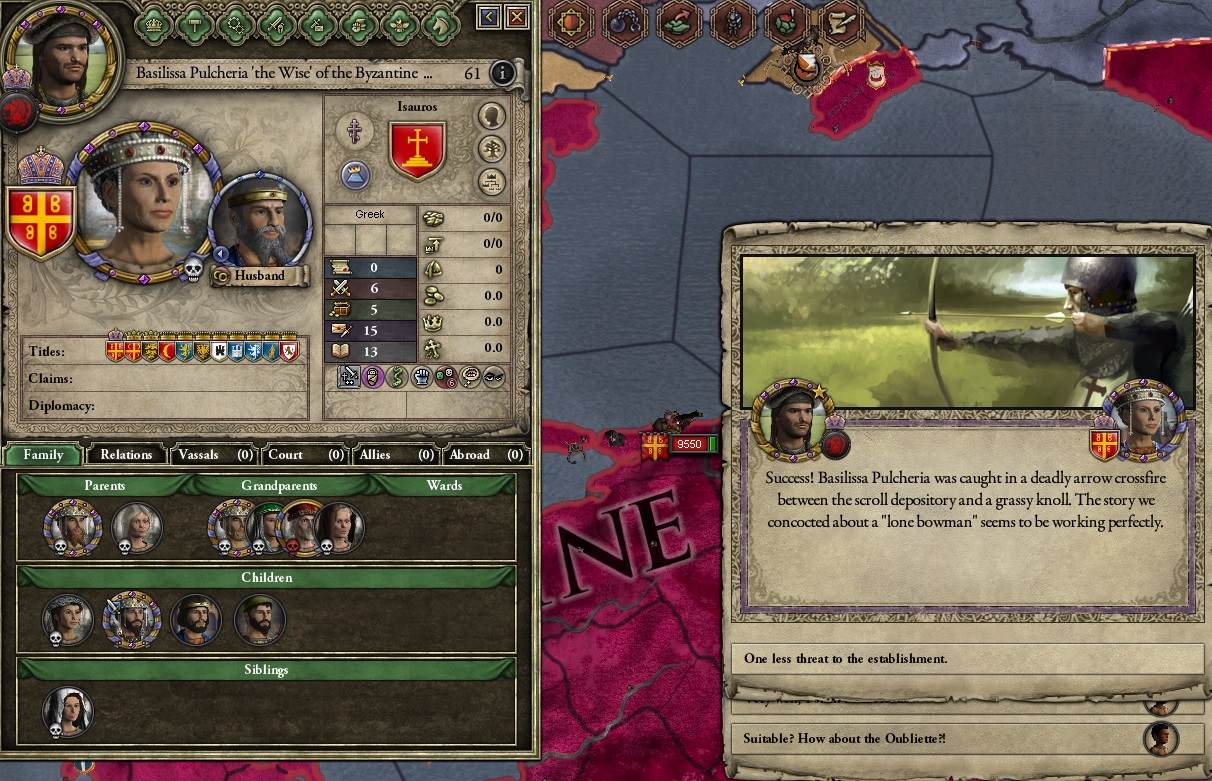Select the Family tab

click(x=44, y=454)
